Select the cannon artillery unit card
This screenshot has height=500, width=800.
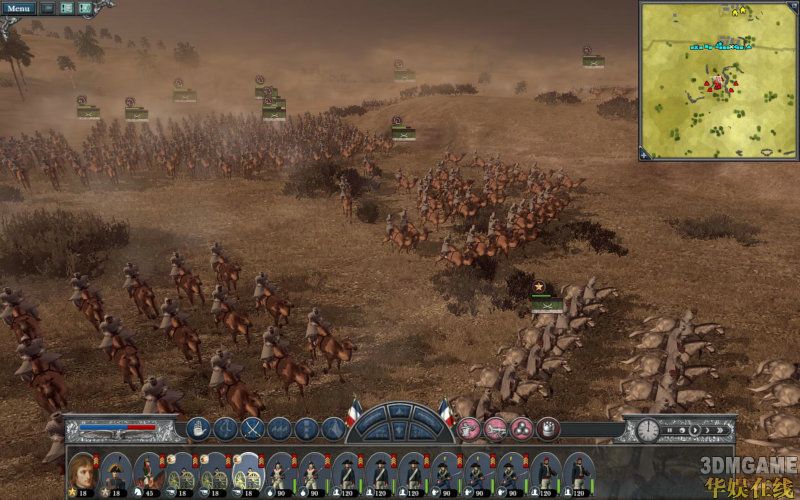[x=182, y=472]
